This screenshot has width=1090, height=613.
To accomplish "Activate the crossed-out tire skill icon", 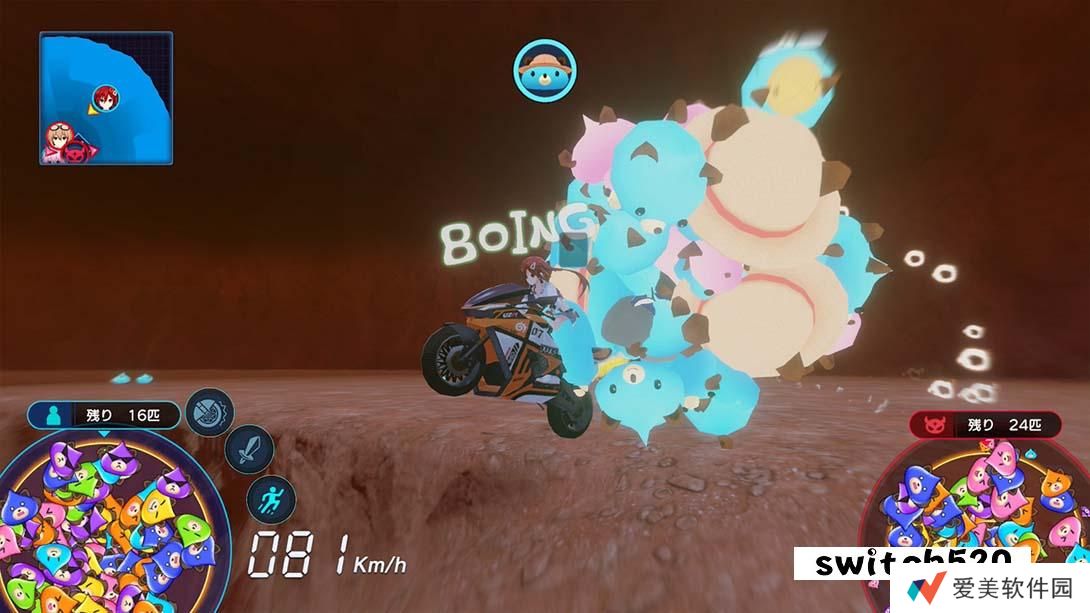I will point(211,410).
